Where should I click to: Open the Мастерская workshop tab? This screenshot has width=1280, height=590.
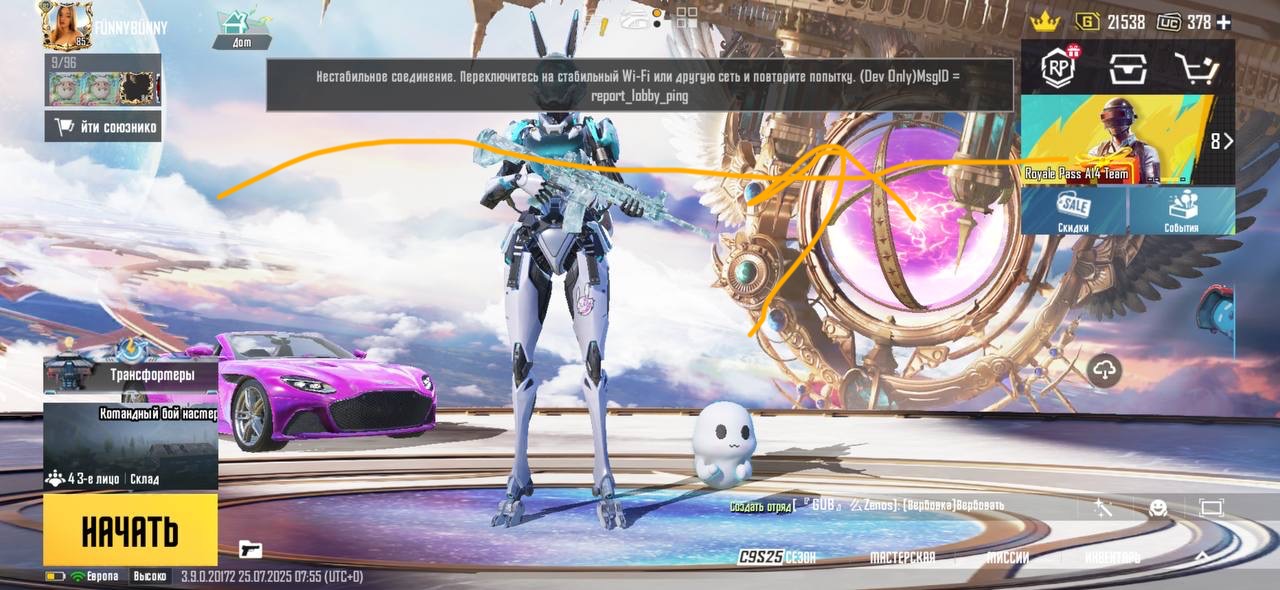(x=902, y=557)
